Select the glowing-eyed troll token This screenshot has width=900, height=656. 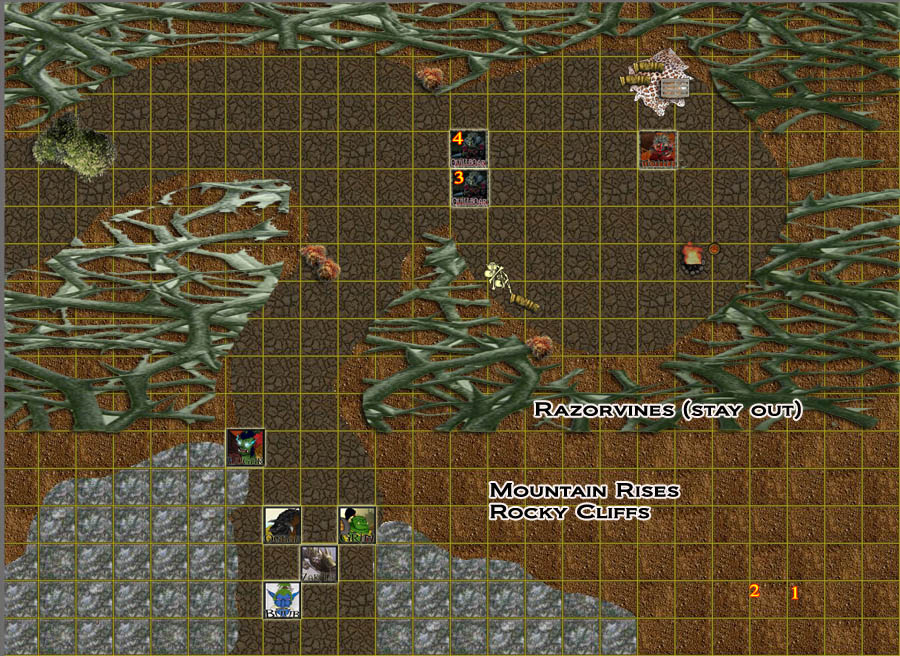[245, 447]
